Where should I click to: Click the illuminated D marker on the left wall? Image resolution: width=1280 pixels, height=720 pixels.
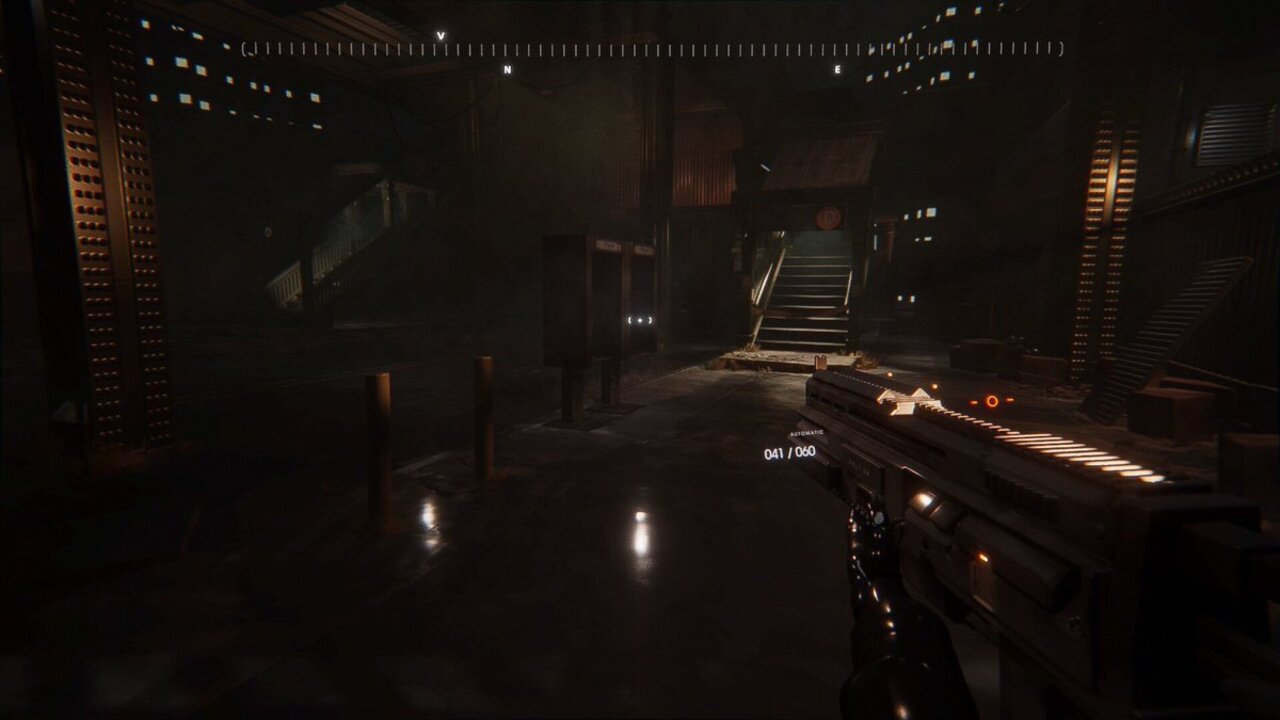click(x=268, y=232)
